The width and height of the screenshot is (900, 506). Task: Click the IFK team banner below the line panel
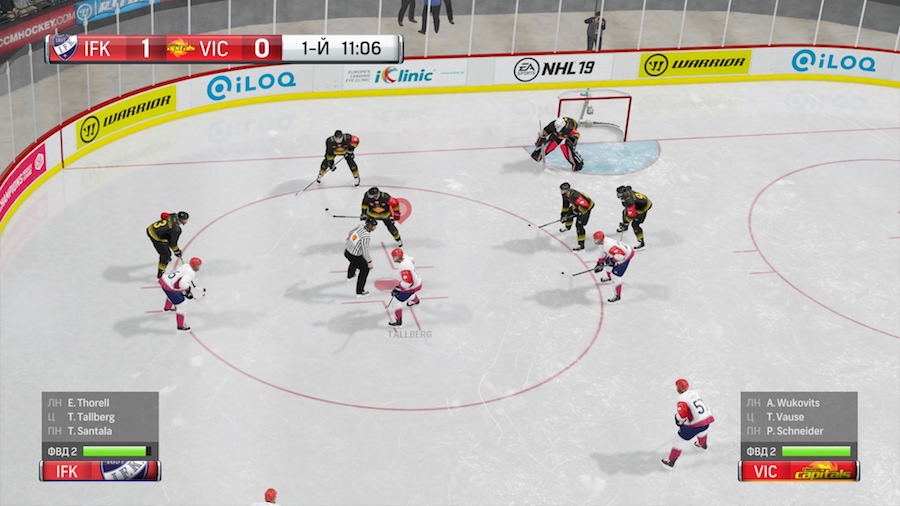(100, 470)
